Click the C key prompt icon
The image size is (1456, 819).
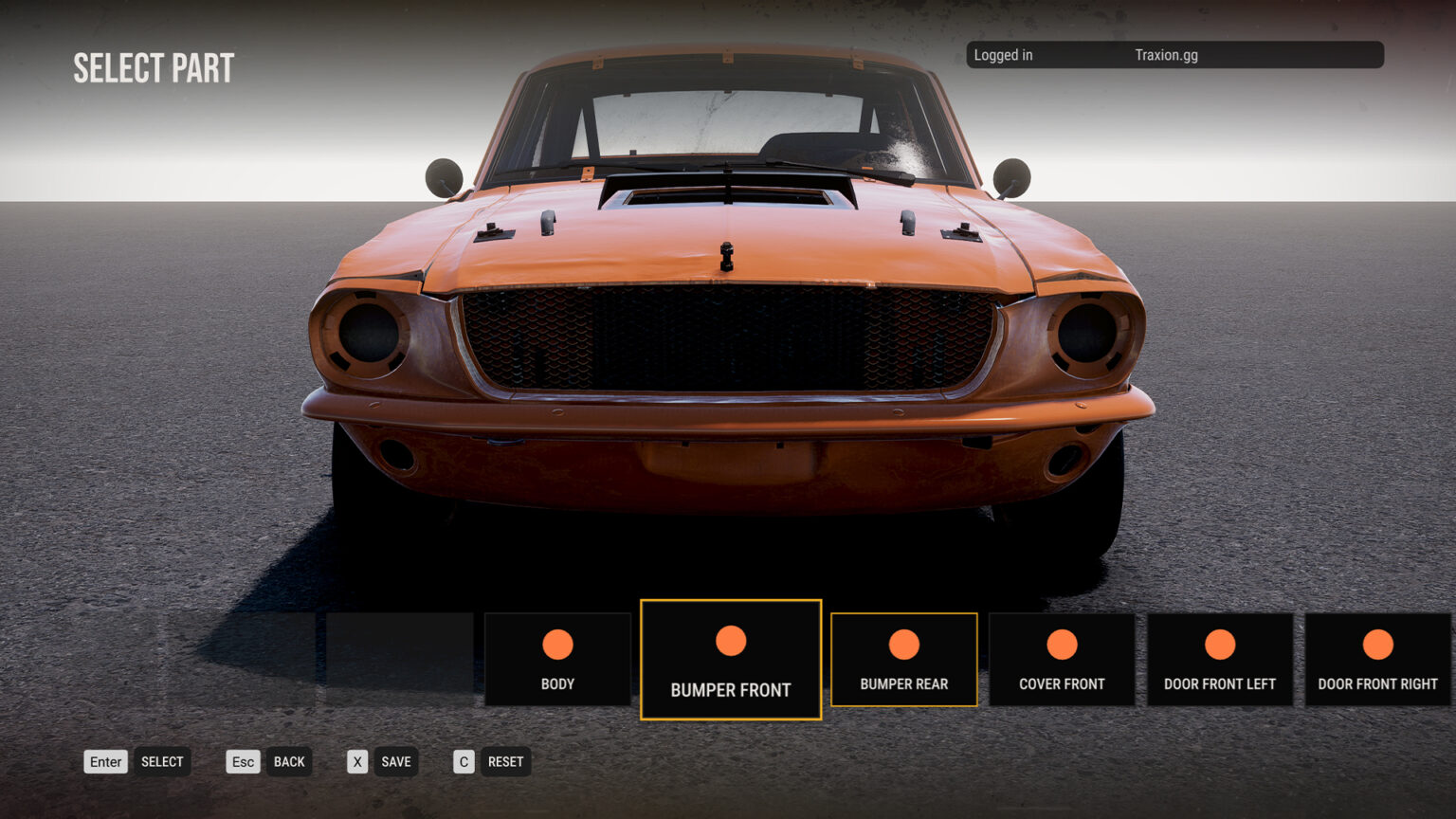464,761
